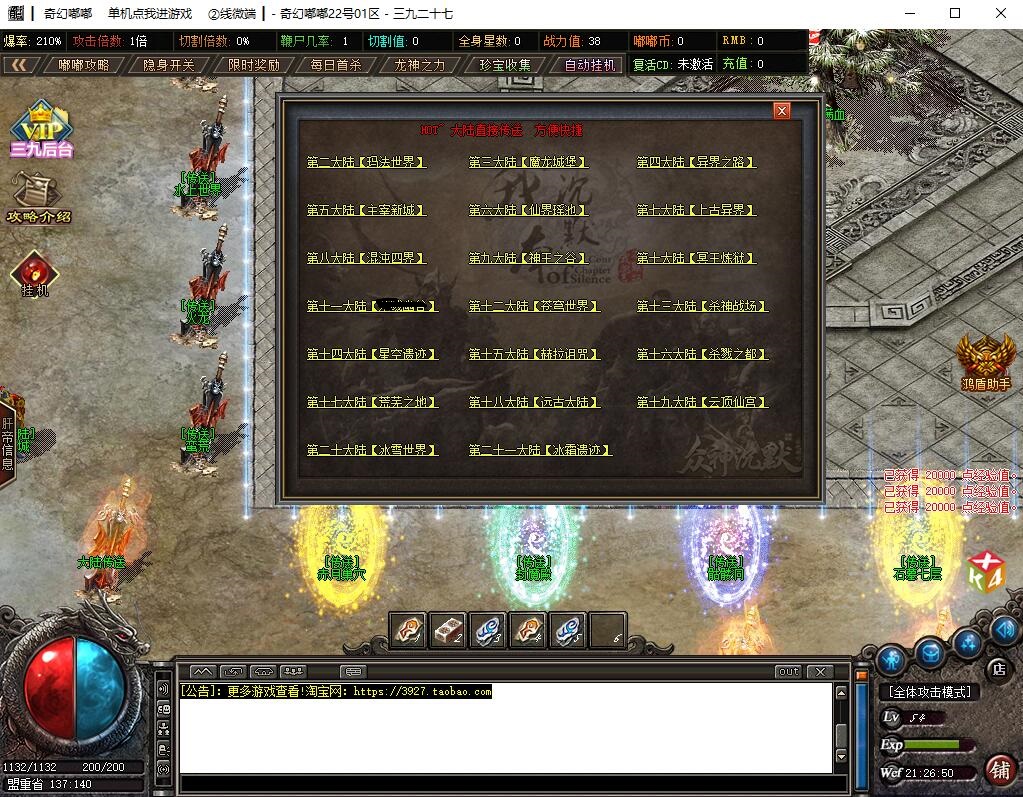Choose 第三大陆【魔龙城堡】 teleport link

click(528, 162)
